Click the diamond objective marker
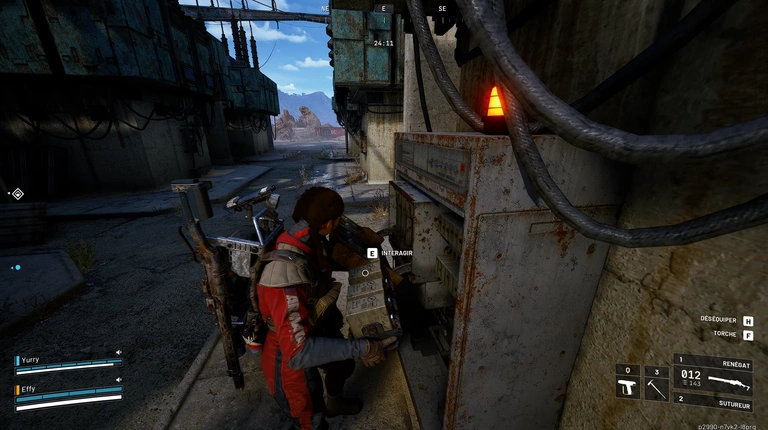Viewport: 768px width, 430px height. click(17, 193)
